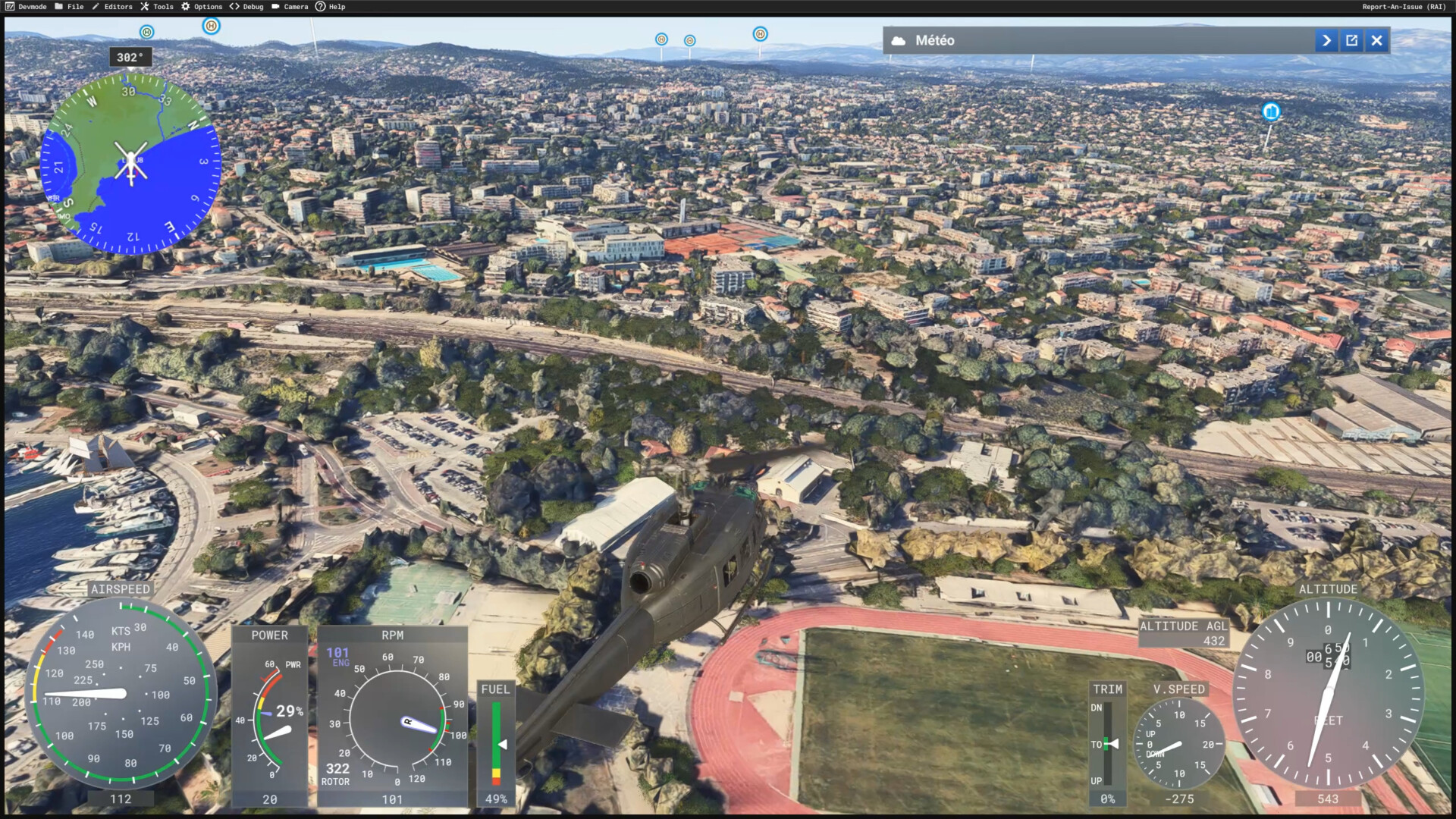Open the Options menu
Viewport: 1456px width, 819px height.
coord(202,7)
